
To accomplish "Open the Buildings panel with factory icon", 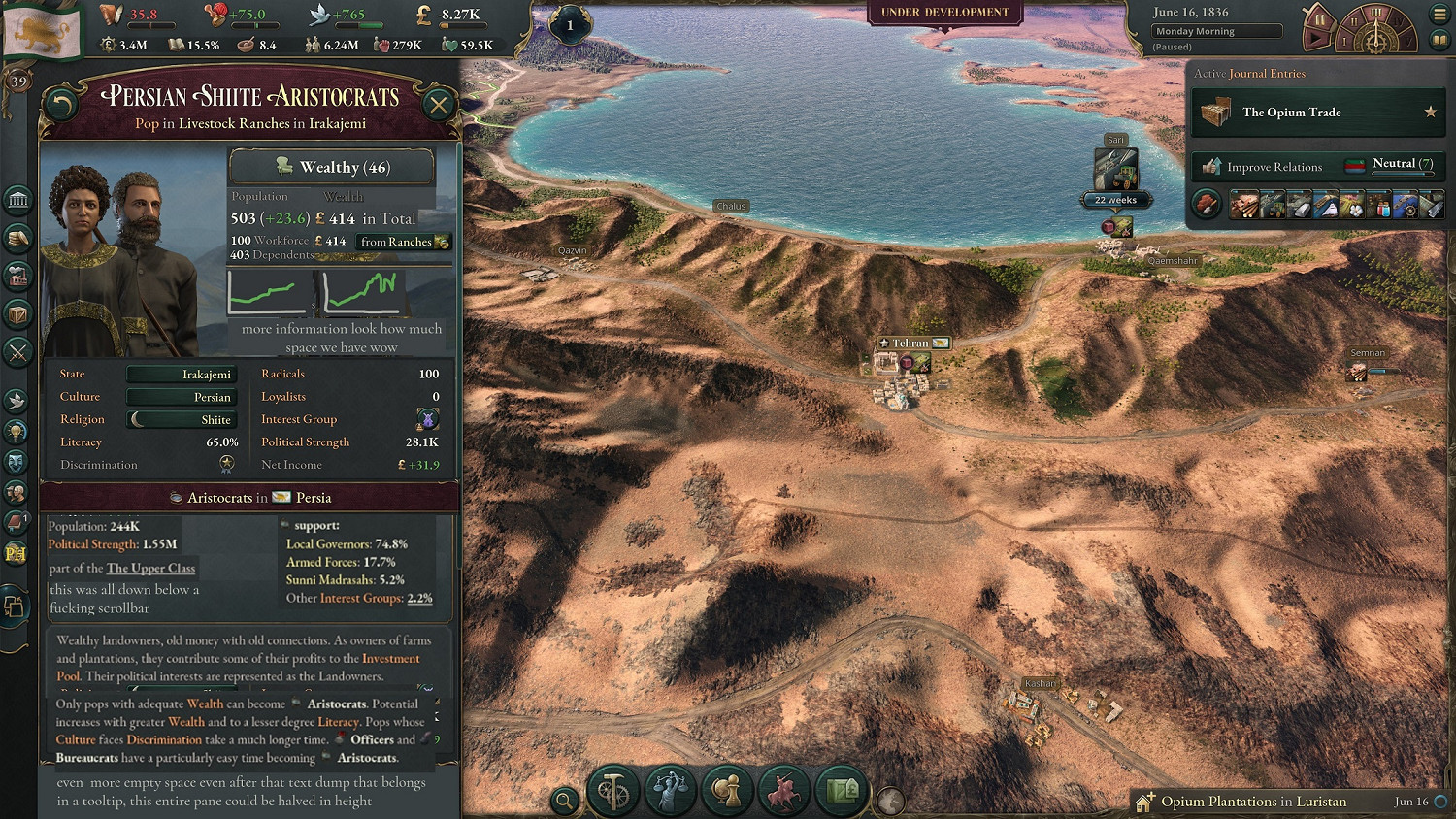I will point(18,277).
